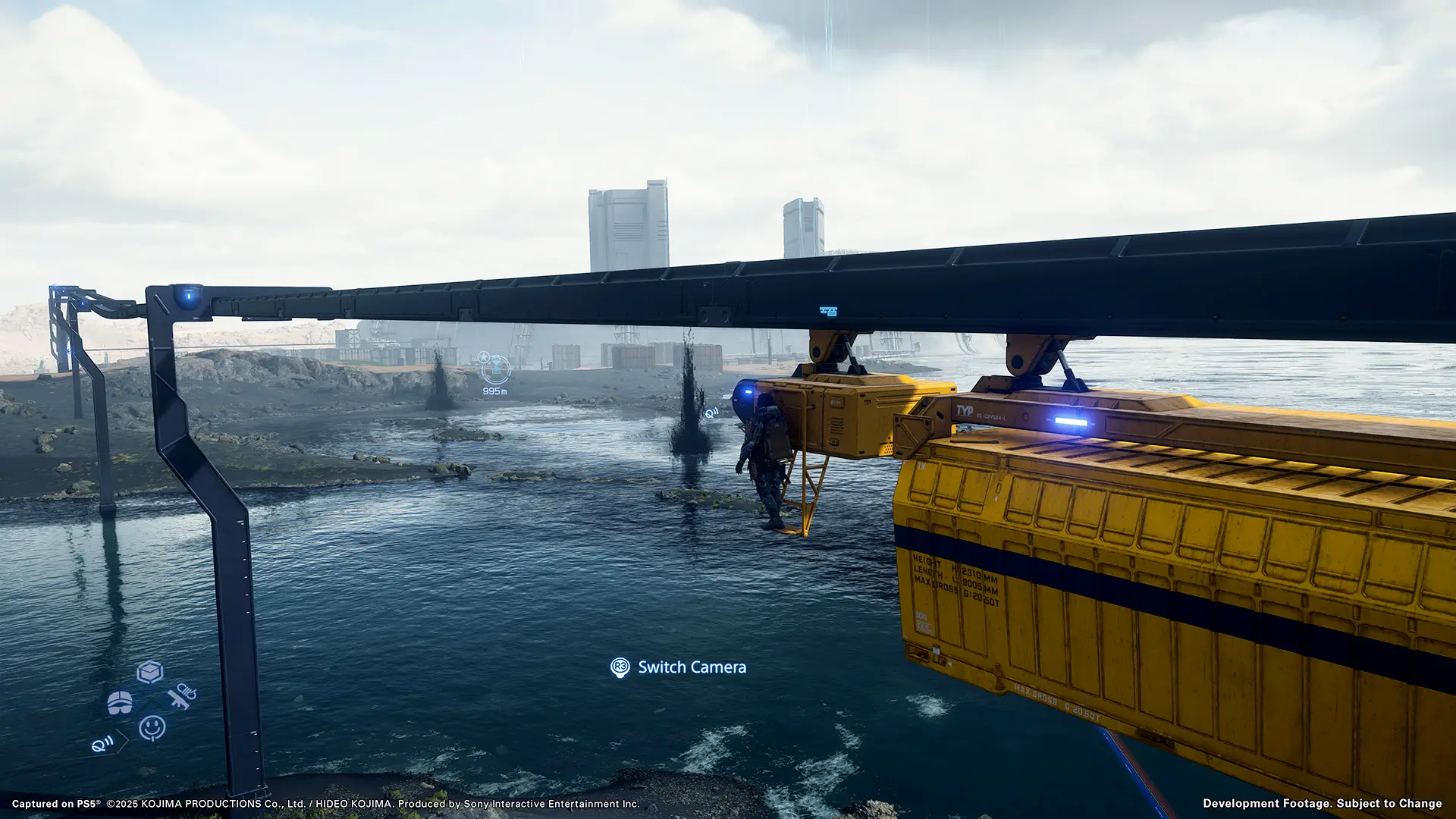Open the smiley emote icon
This screenshot has width=1456, height=819.
tap(152, 728)
